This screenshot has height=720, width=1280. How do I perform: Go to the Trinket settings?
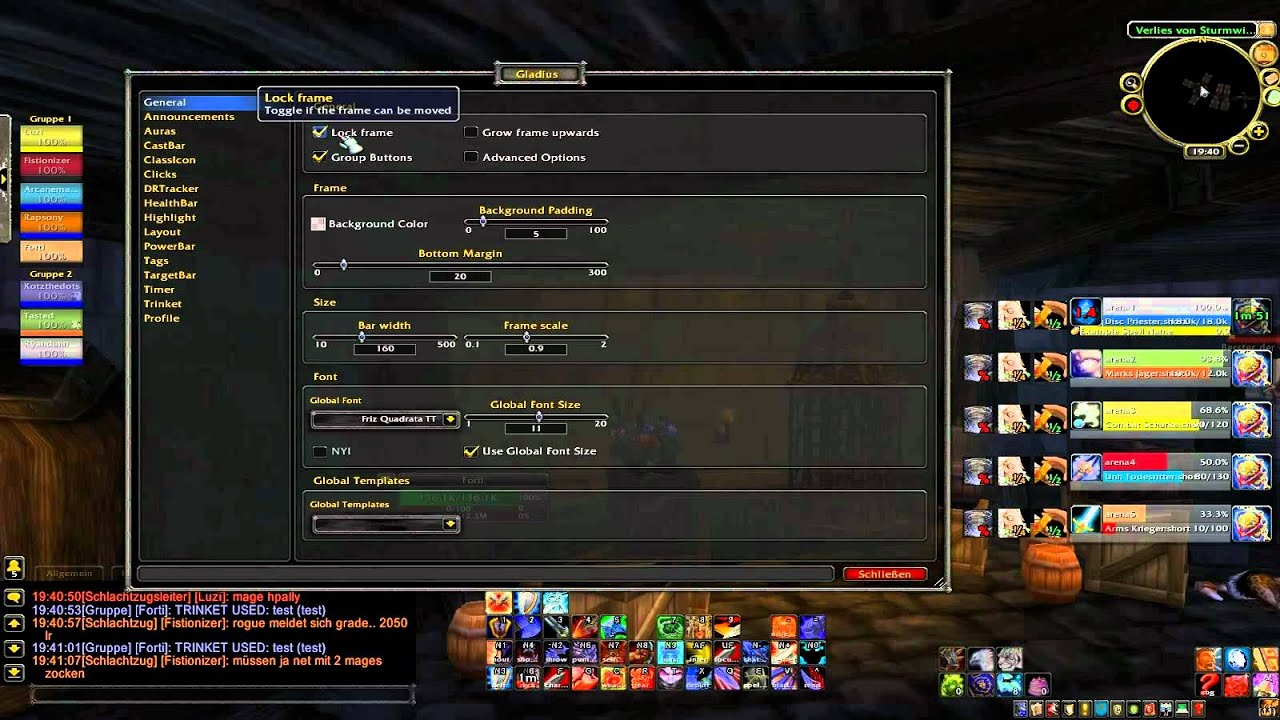coord(162,304)
